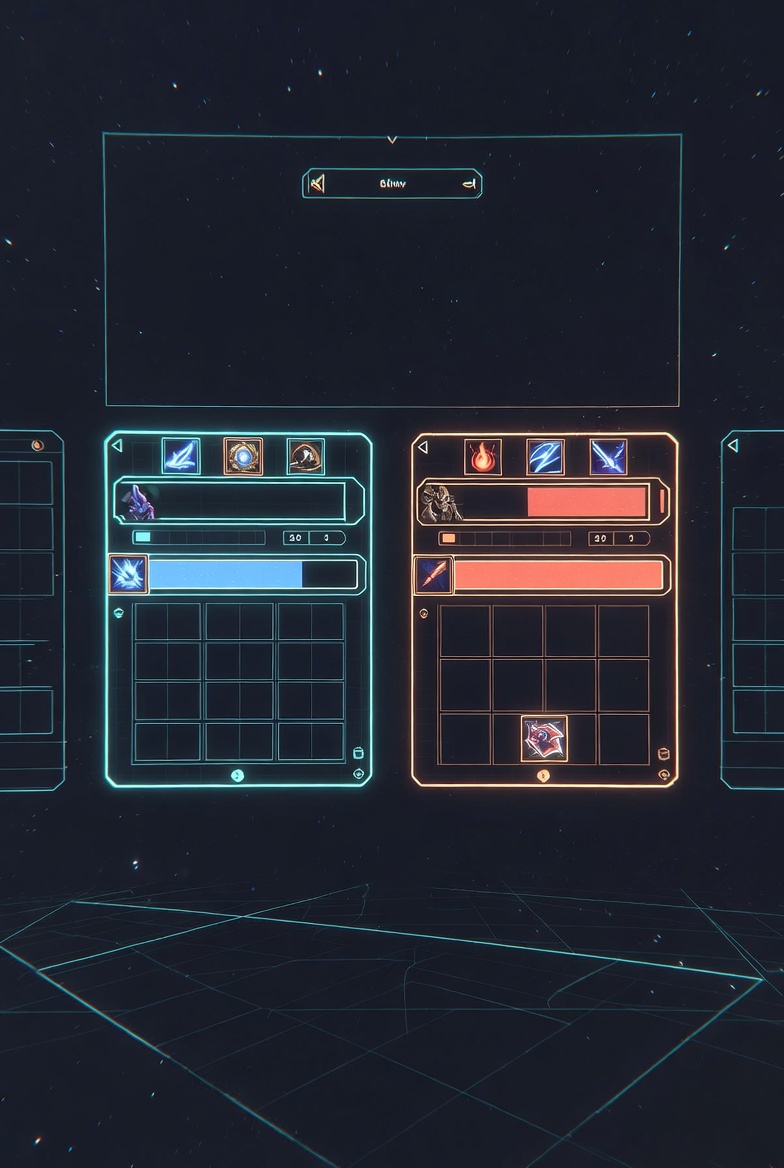Click the red dagger skill icon
Viewport: 784px width, 1168px height.
point(433,575)
